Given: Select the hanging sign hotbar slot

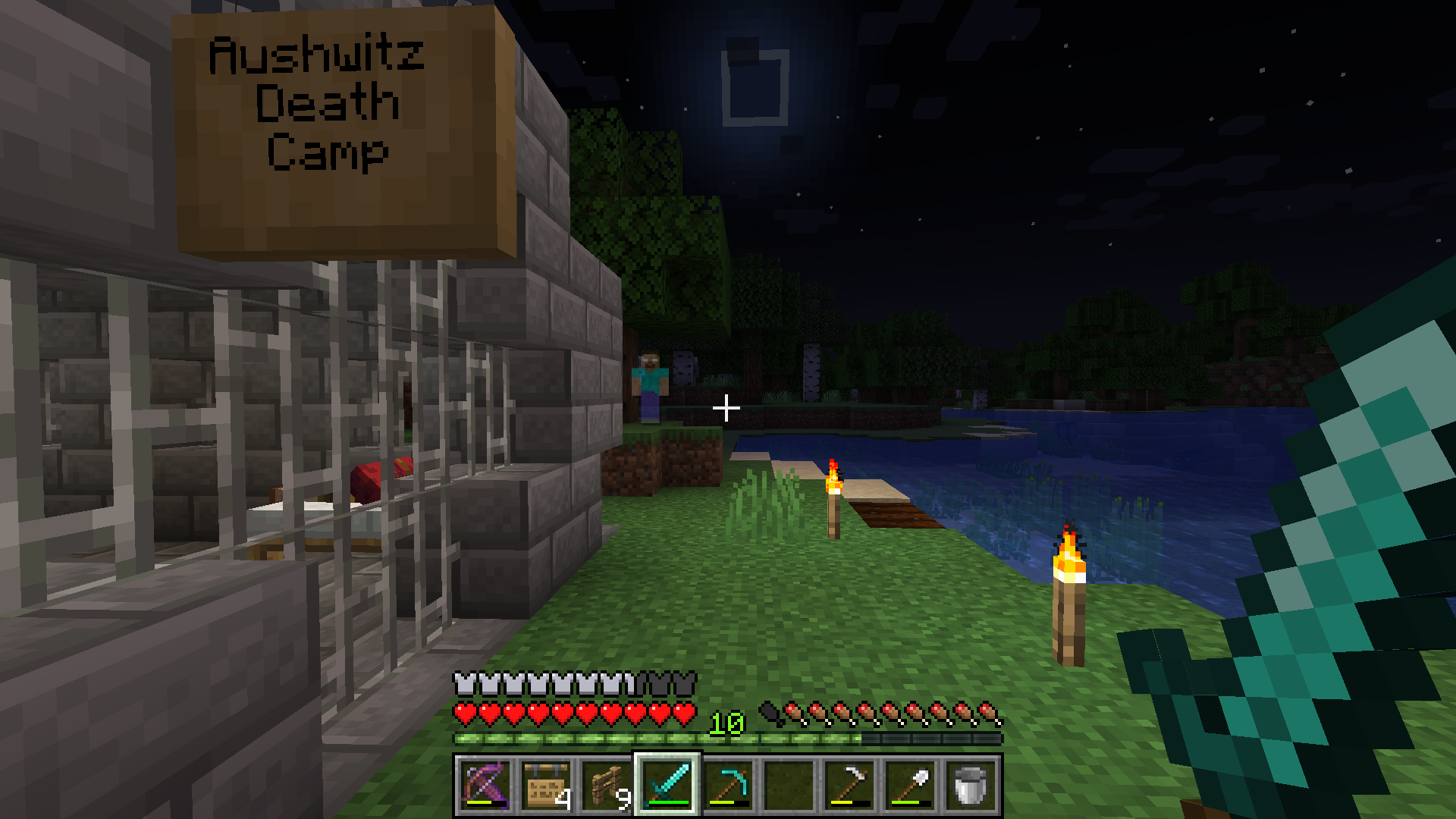Looking at the screenshot, I should point(546,785).
